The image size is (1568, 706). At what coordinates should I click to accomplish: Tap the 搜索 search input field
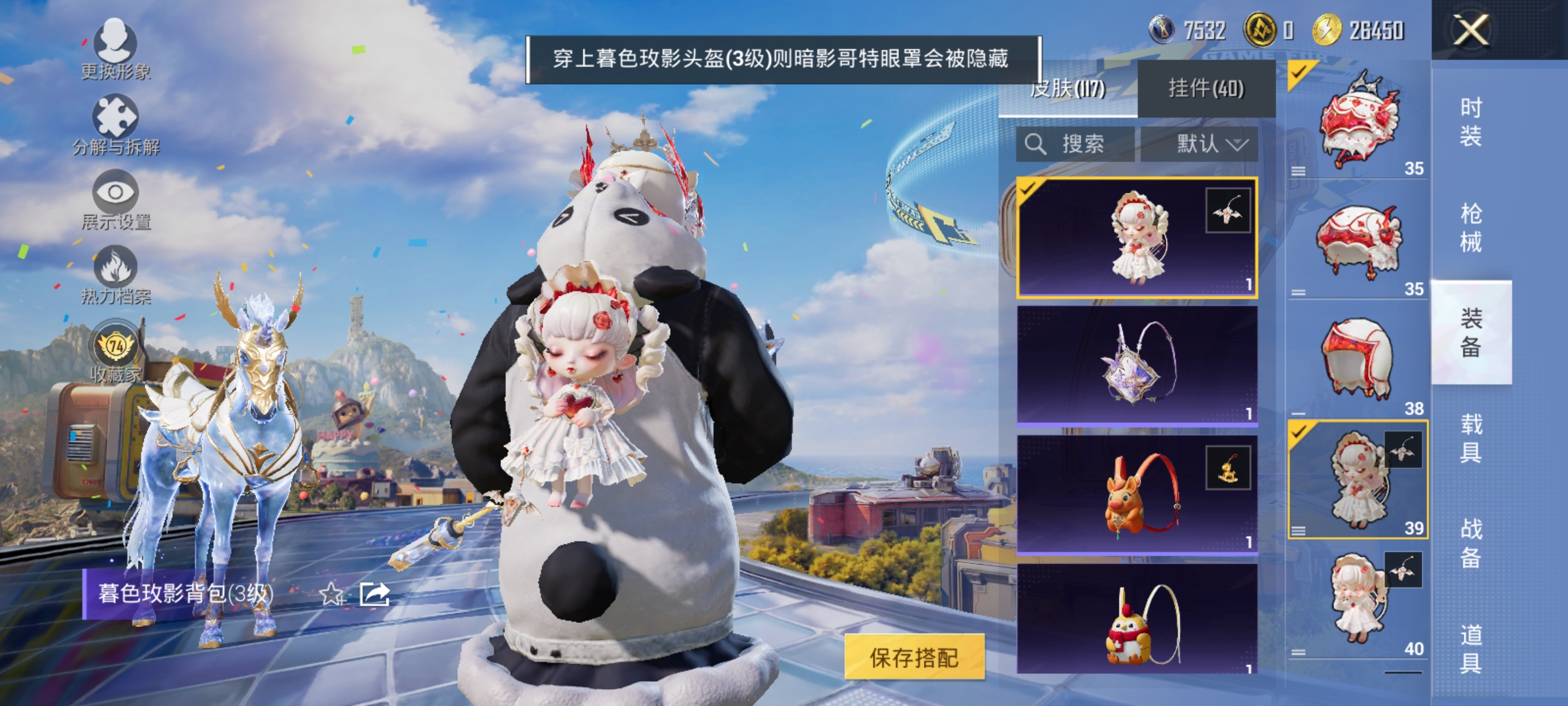(1085, 144)
